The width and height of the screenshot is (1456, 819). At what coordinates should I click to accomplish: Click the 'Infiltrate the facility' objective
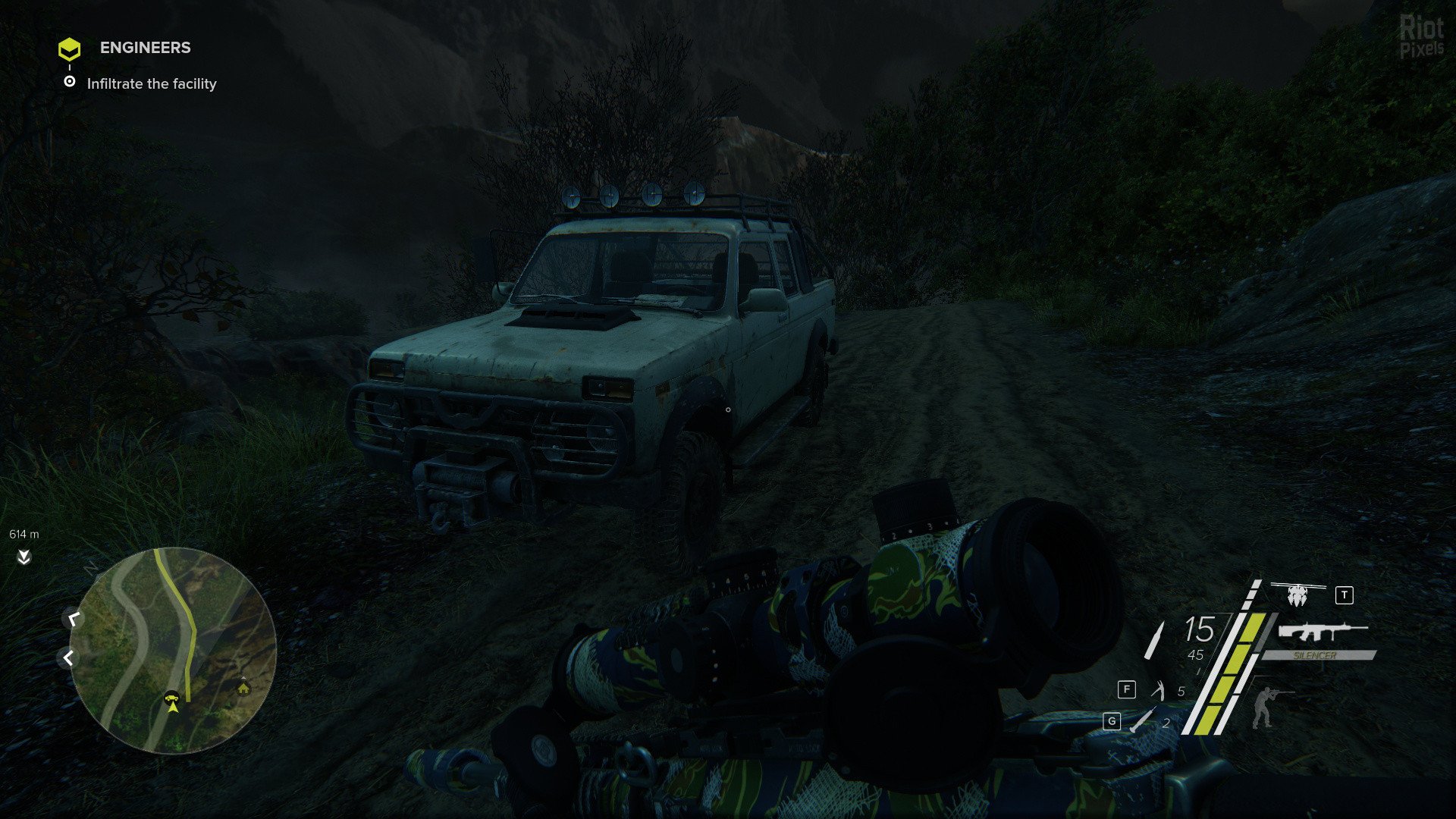[x=152, y=84]
